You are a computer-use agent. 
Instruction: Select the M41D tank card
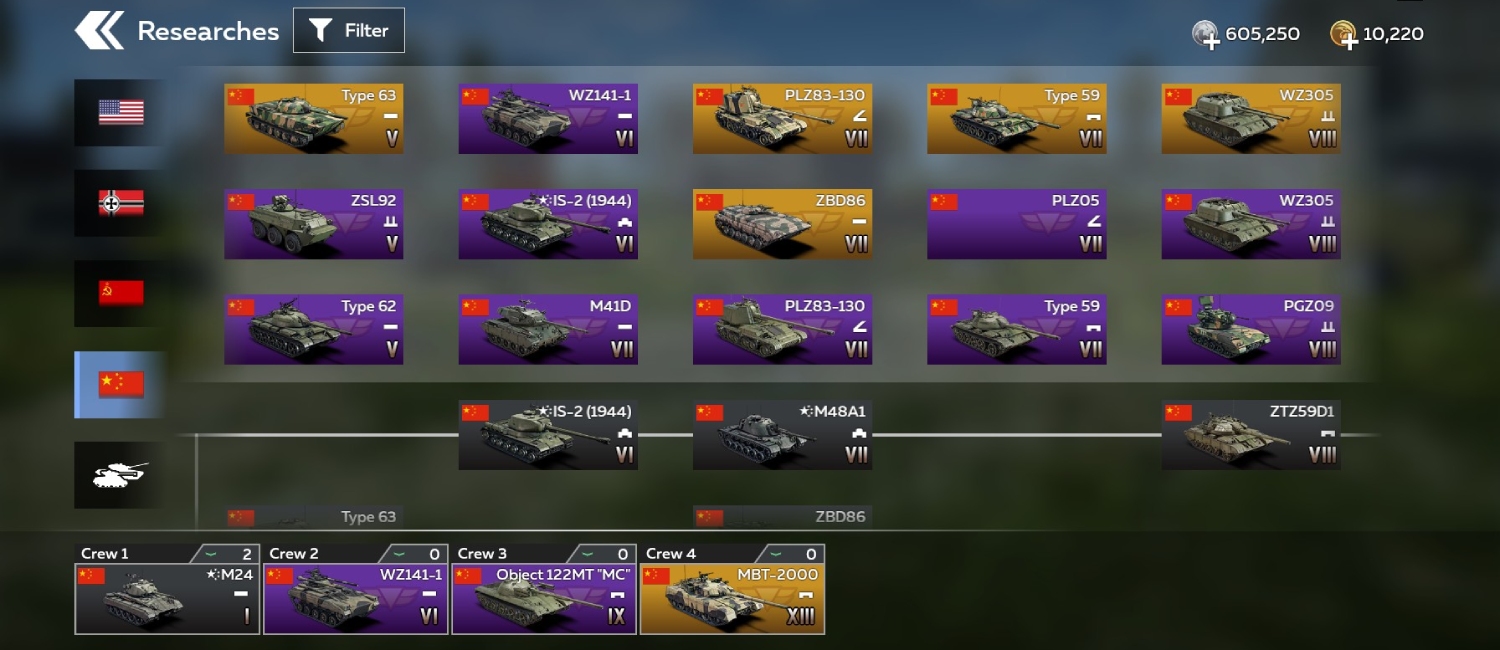coord(548,329)
